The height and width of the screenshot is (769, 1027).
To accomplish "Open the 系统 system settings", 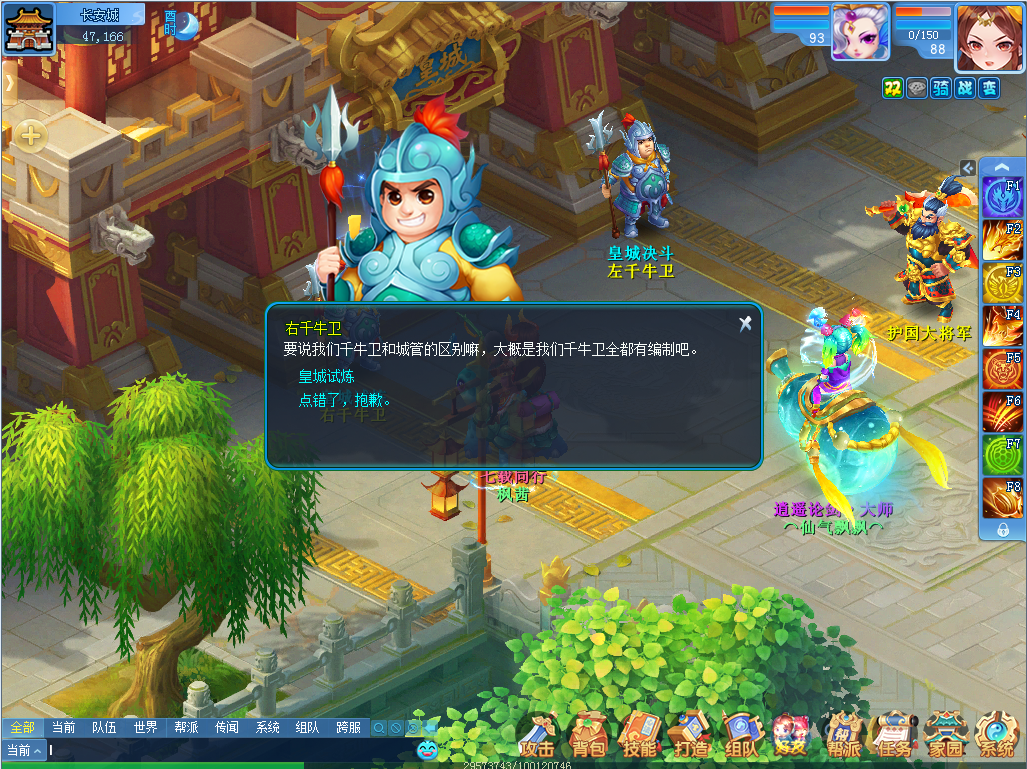I will coord(996,737).
